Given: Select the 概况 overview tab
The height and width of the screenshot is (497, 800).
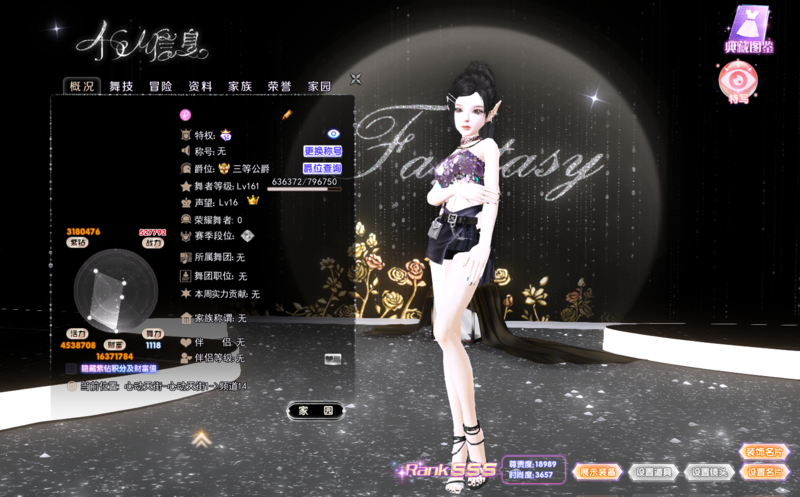Looking at the screenshot, I should tap(81, 87).
